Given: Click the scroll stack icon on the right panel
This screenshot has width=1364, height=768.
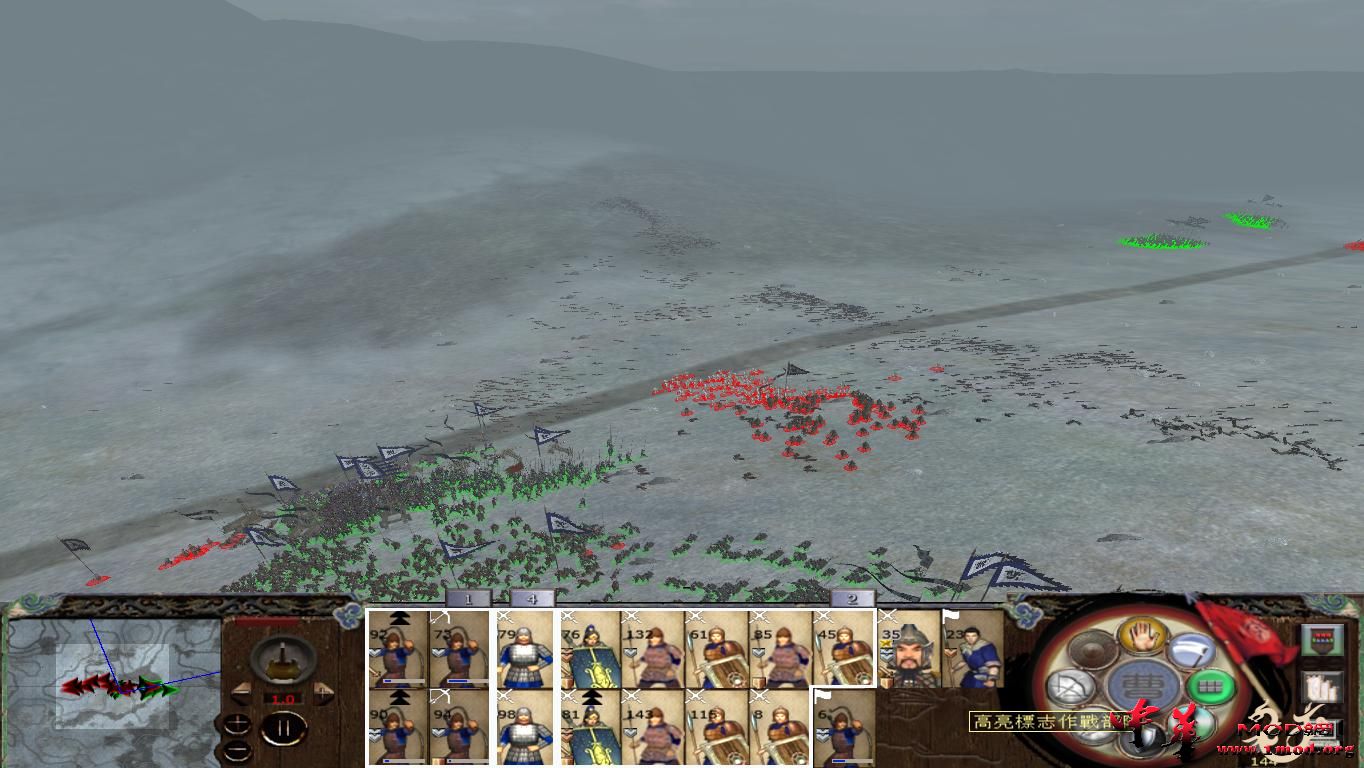Looking at the screenshot, I should 1321,688.
